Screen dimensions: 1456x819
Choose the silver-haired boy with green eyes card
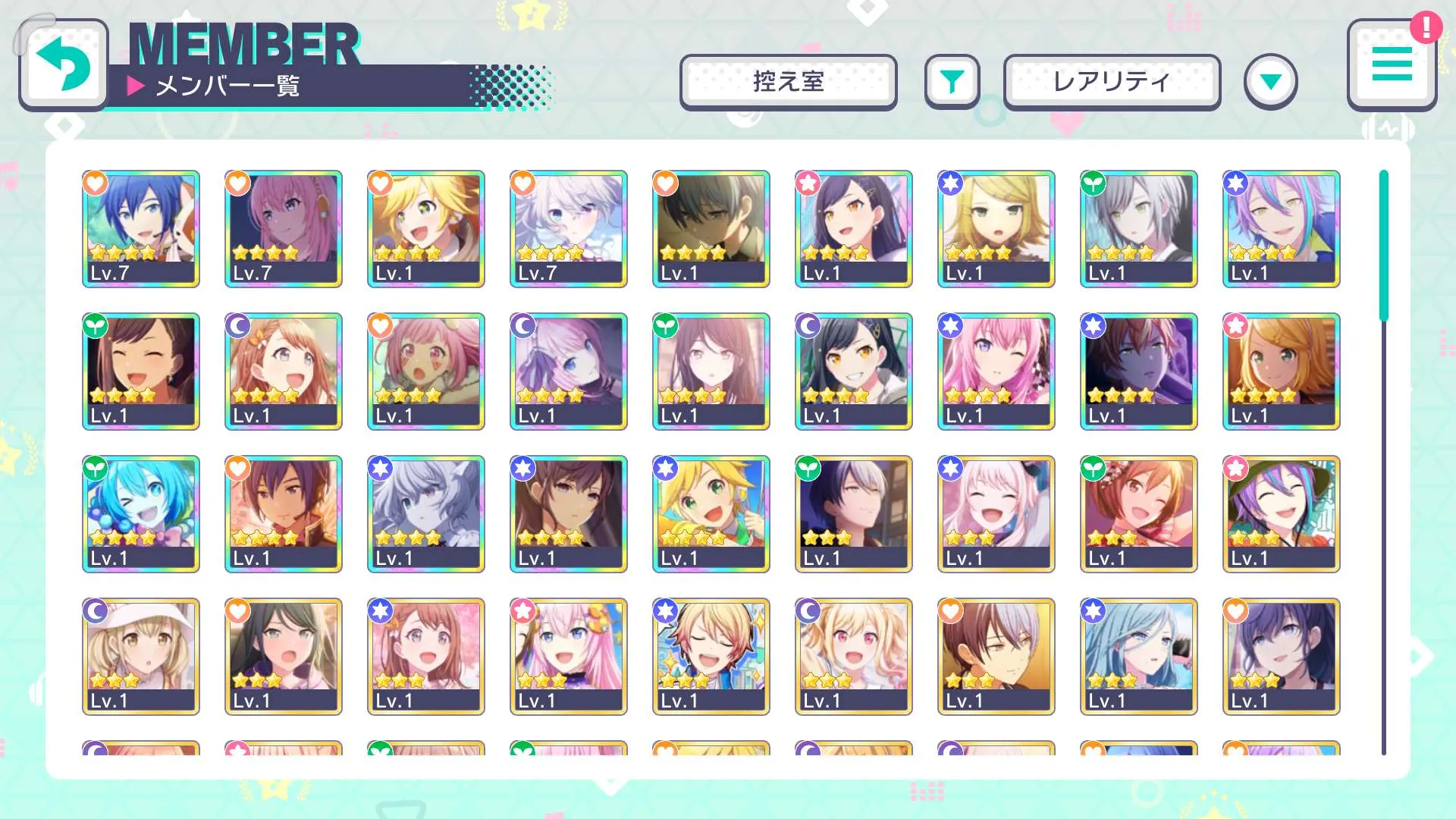[x=1139, y=228]
